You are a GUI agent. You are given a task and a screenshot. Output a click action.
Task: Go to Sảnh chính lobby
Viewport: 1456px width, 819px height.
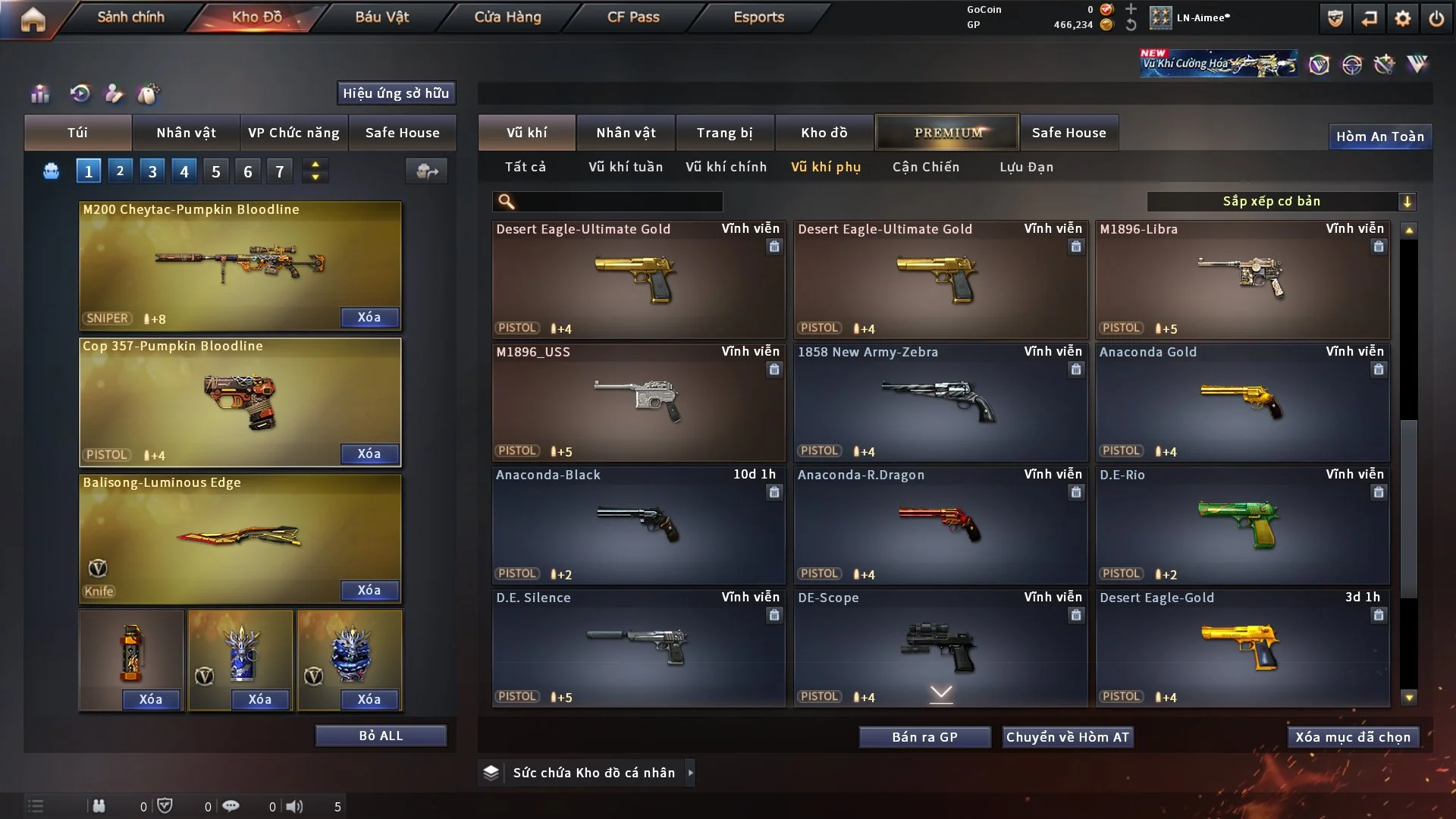click(130, 17)
